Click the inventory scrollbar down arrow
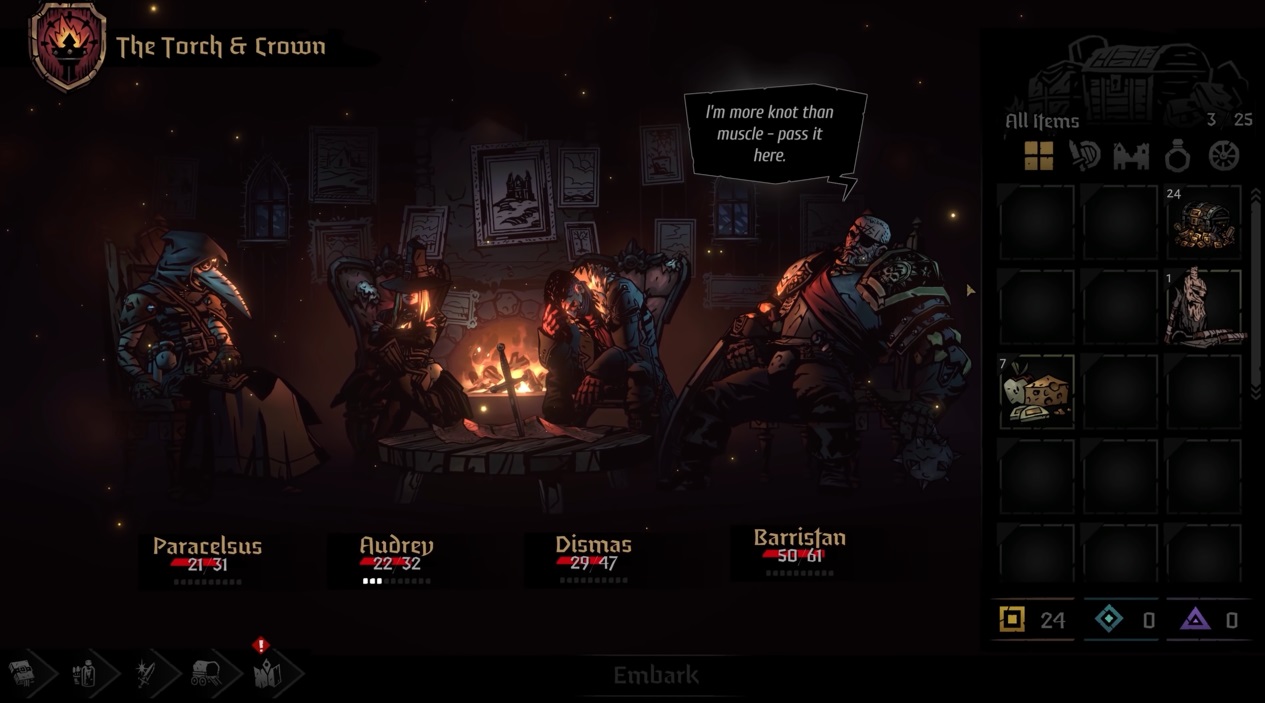Viewport: 1265px width, 703px height. (x=1256, y=393)
